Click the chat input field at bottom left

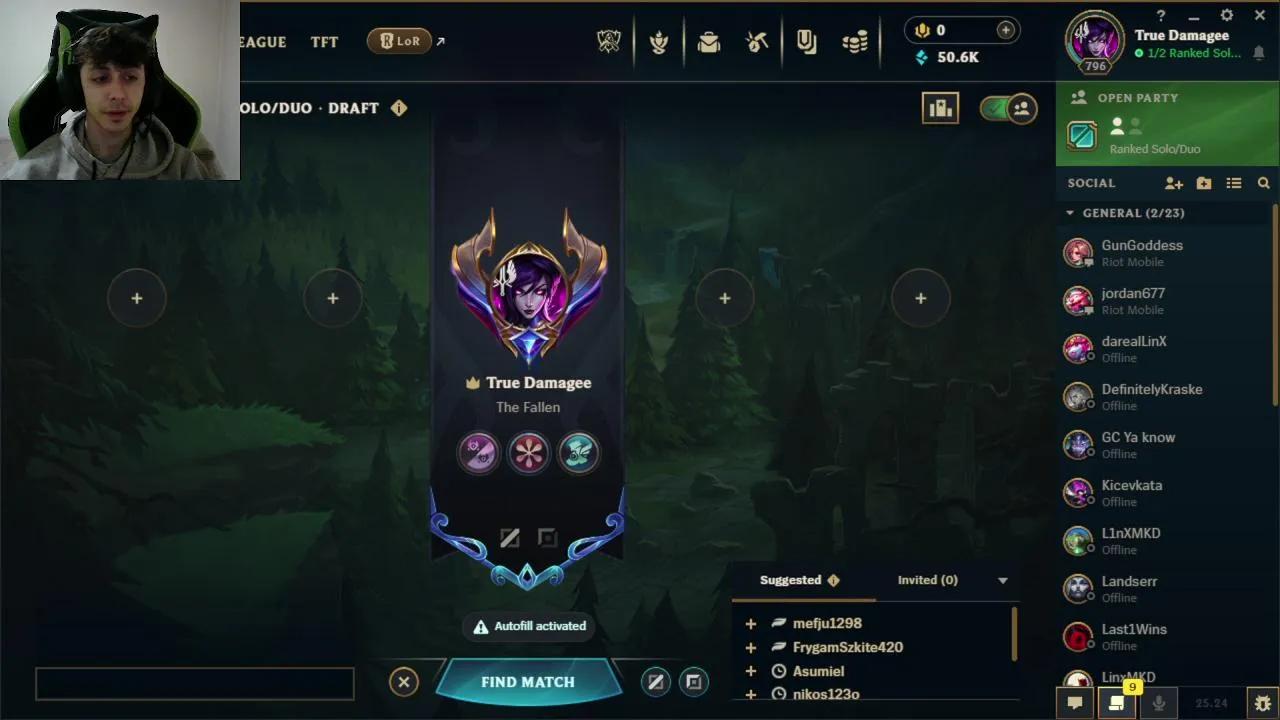pyautogui.click(x=194, y=682)
